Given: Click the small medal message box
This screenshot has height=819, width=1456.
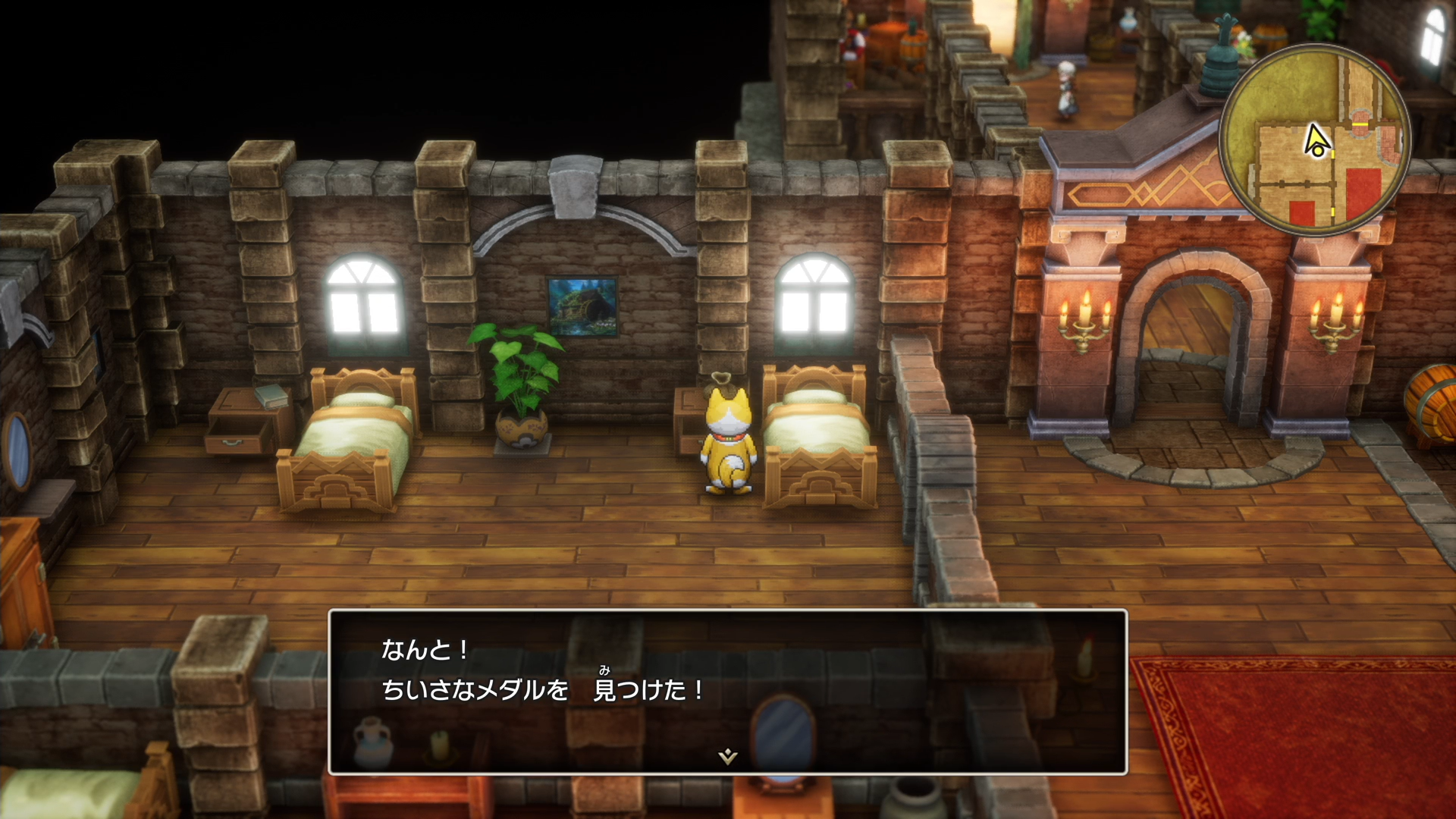Looking at the screenshot, I should 727,691.
